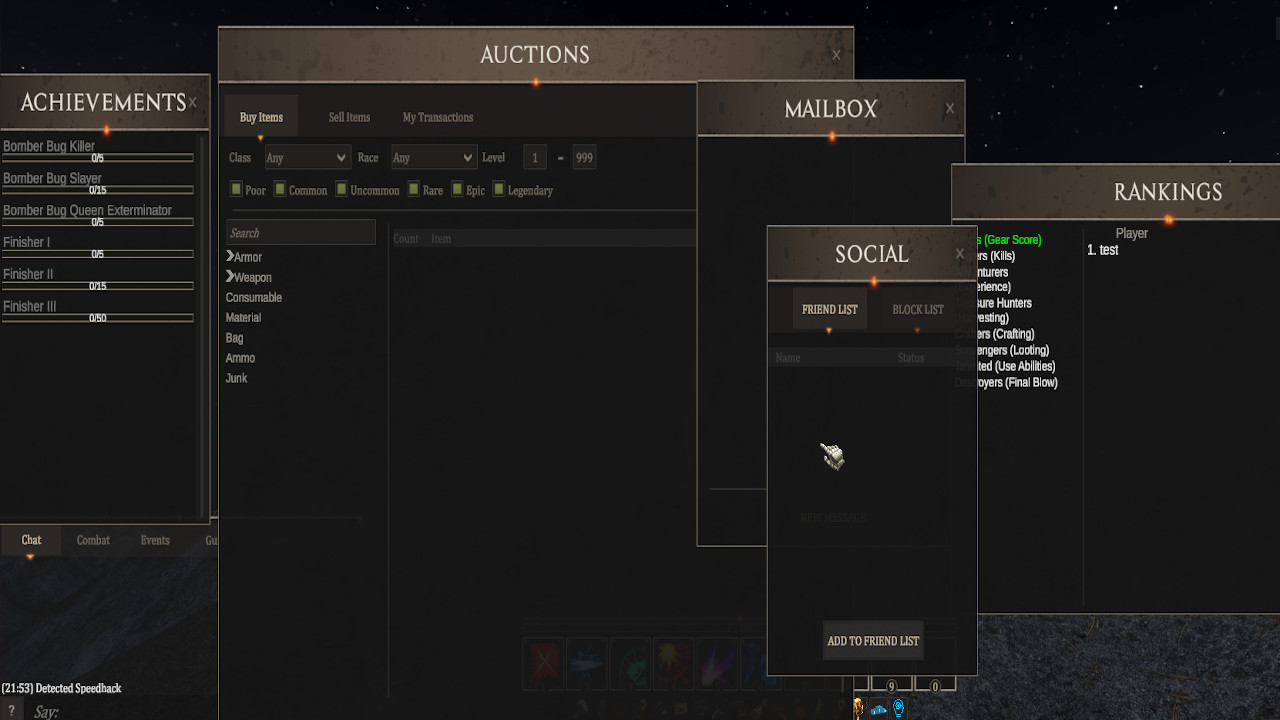Use the orange explosion ability icon

click(x=673, y=663)
